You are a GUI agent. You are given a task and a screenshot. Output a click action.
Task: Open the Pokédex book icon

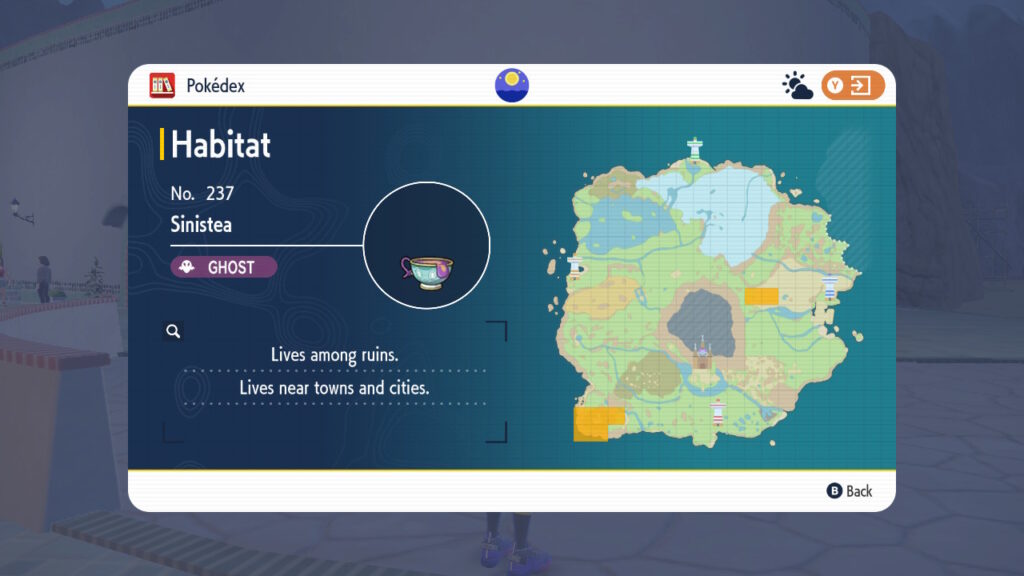point(162,86)
